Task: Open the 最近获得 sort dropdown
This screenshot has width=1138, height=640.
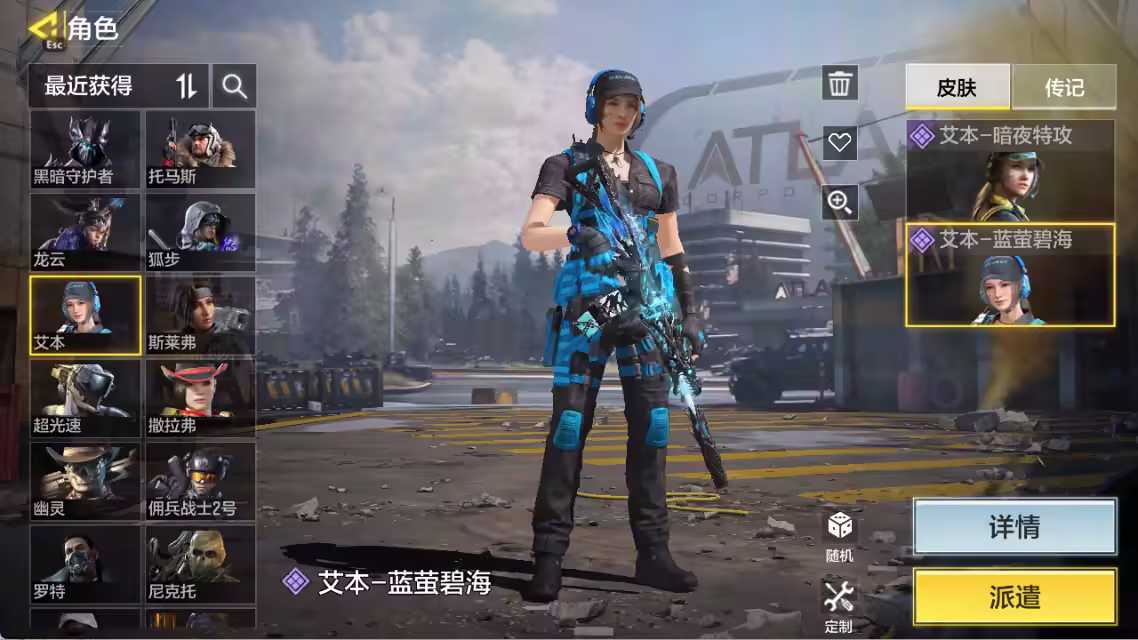Action: (x=118, y=87)
